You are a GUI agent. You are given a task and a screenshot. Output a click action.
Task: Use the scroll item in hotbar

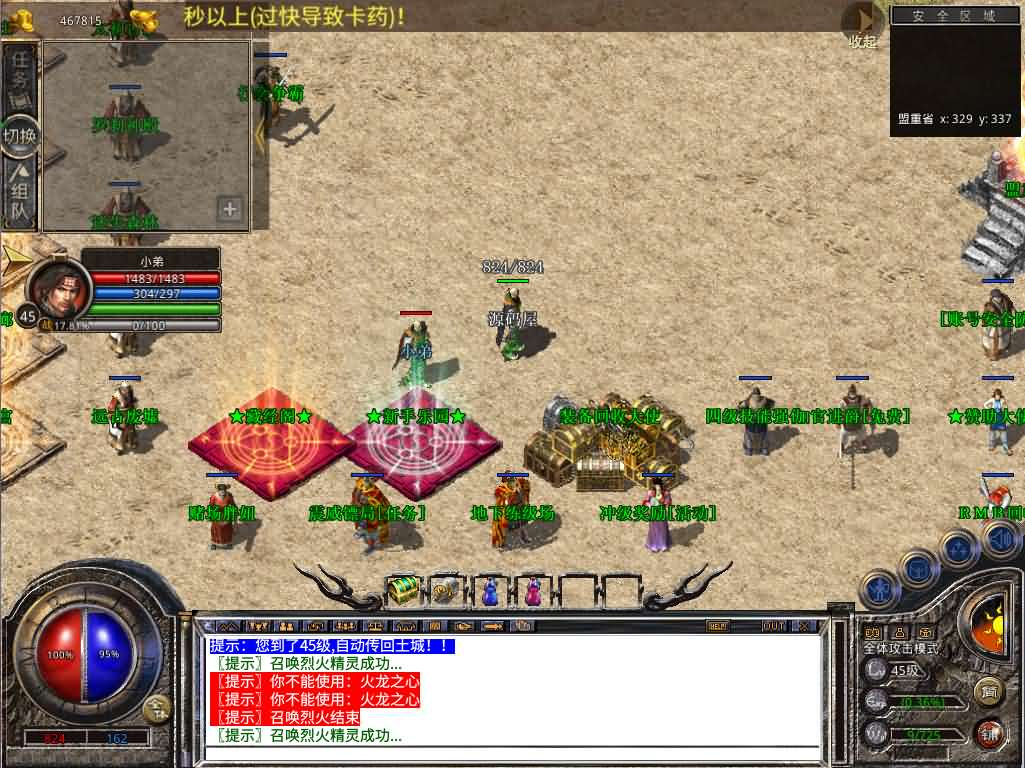[x=445, y=590]
